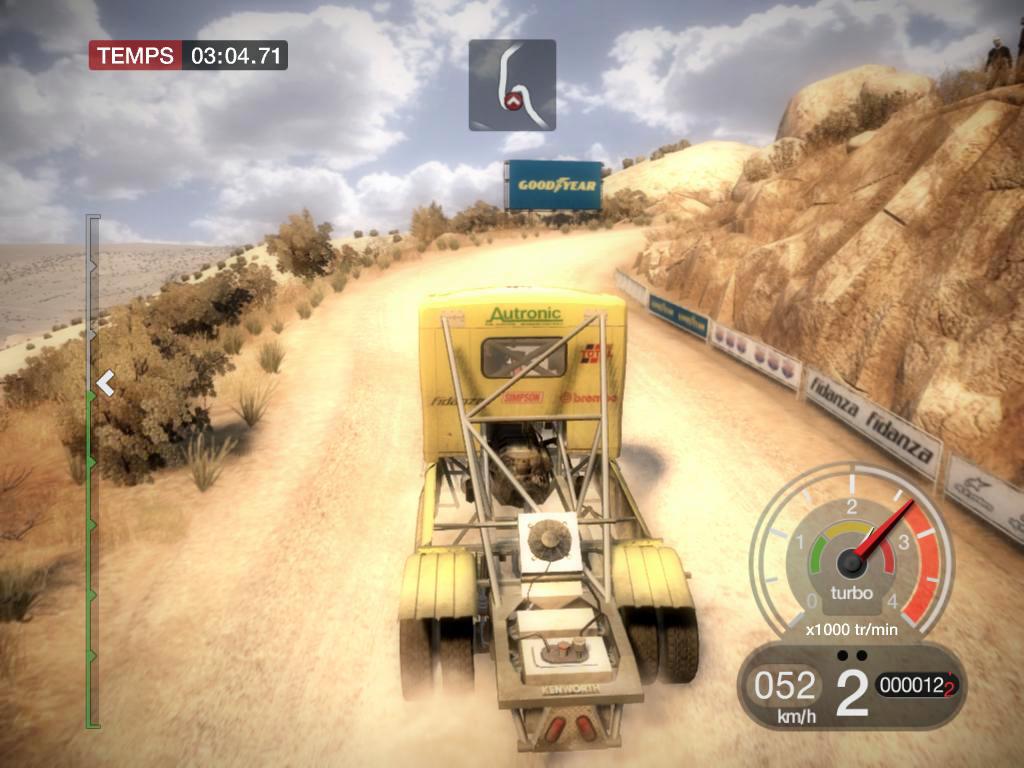Screen dimensions: 1024x768
Task: Click the track corner minimap
Action: (x=512, y=85)
